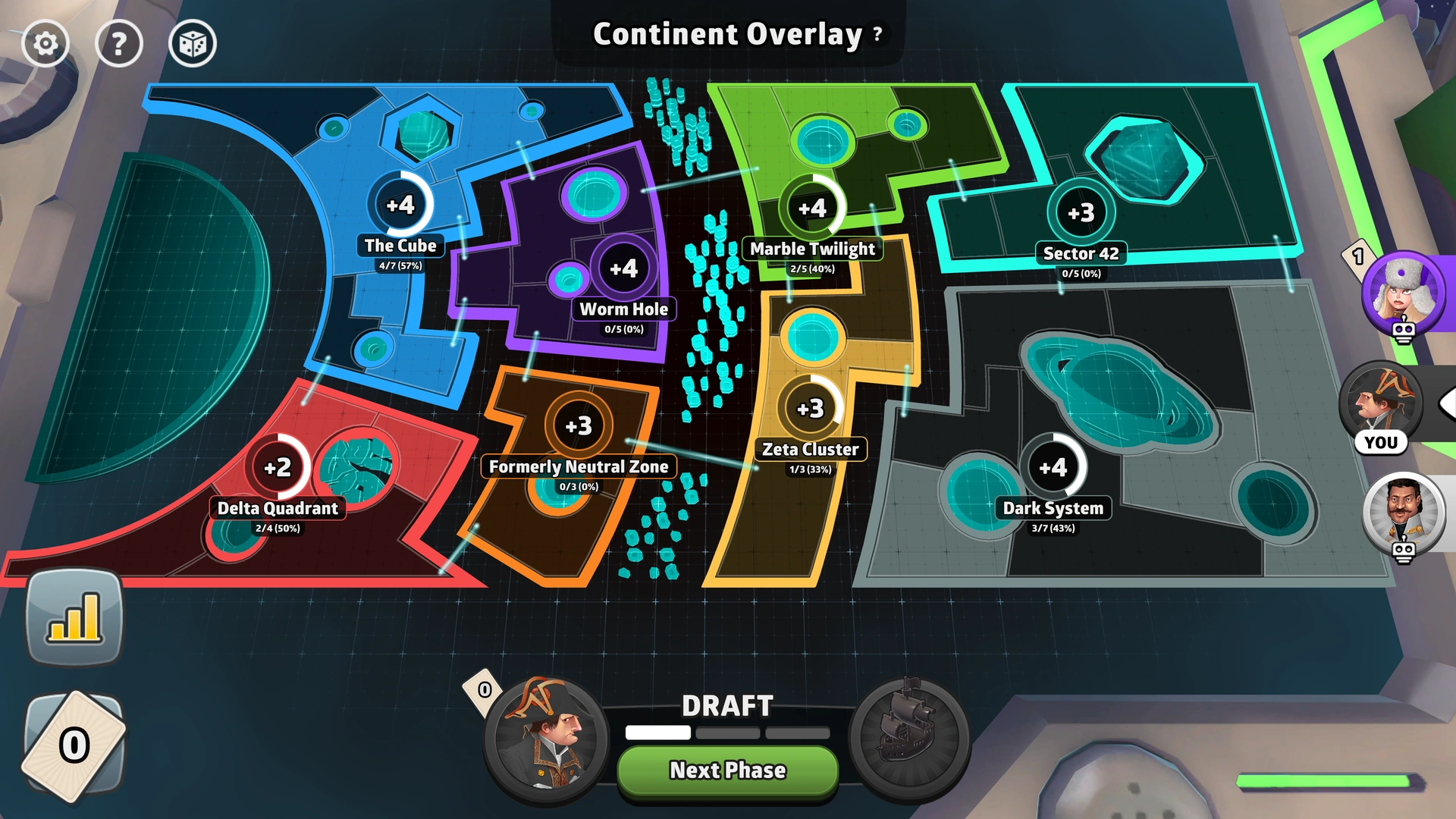Screen dimensions: 1456x819
Task: Click the Formerly Neutral Zone label
Action: (x=579, y=467)
